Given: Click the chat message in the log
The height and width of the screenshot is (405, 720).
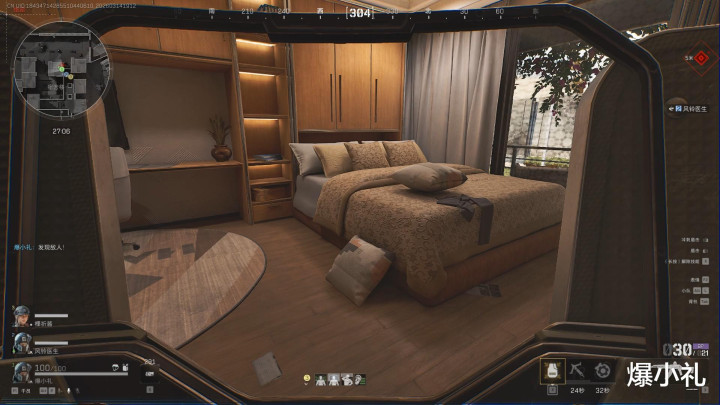Looking at the screenshot, I should point(38,246).
